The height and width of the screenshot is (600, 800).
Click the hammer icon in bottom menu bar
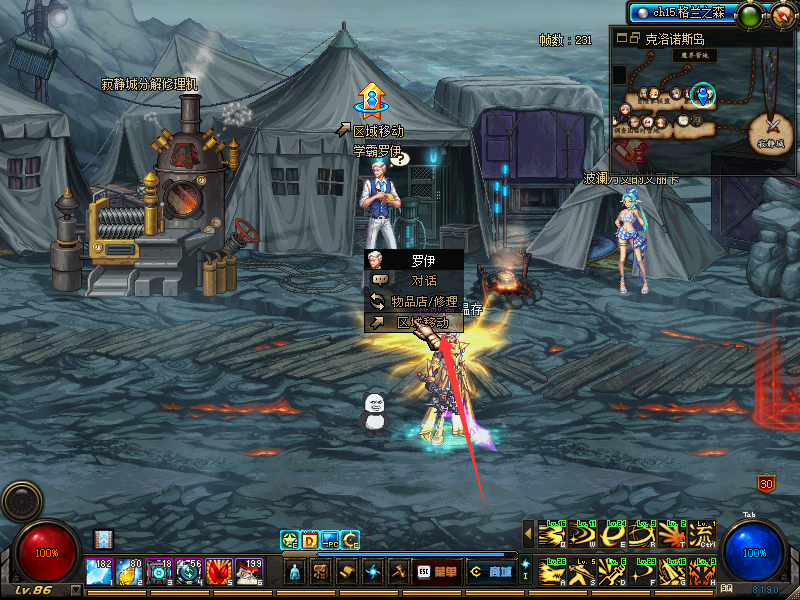pos(398,573)
